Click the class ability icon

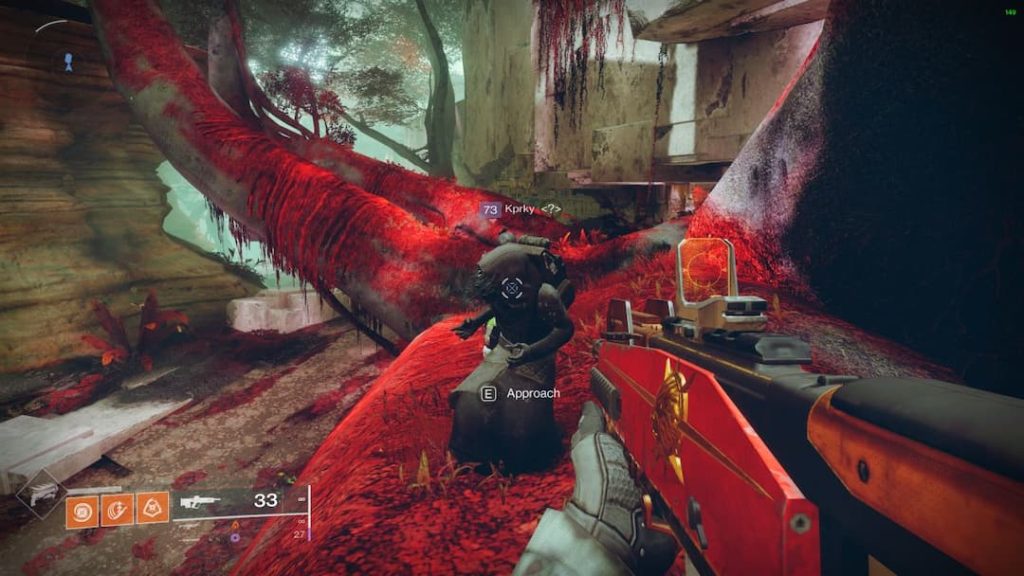coord(152,511)
